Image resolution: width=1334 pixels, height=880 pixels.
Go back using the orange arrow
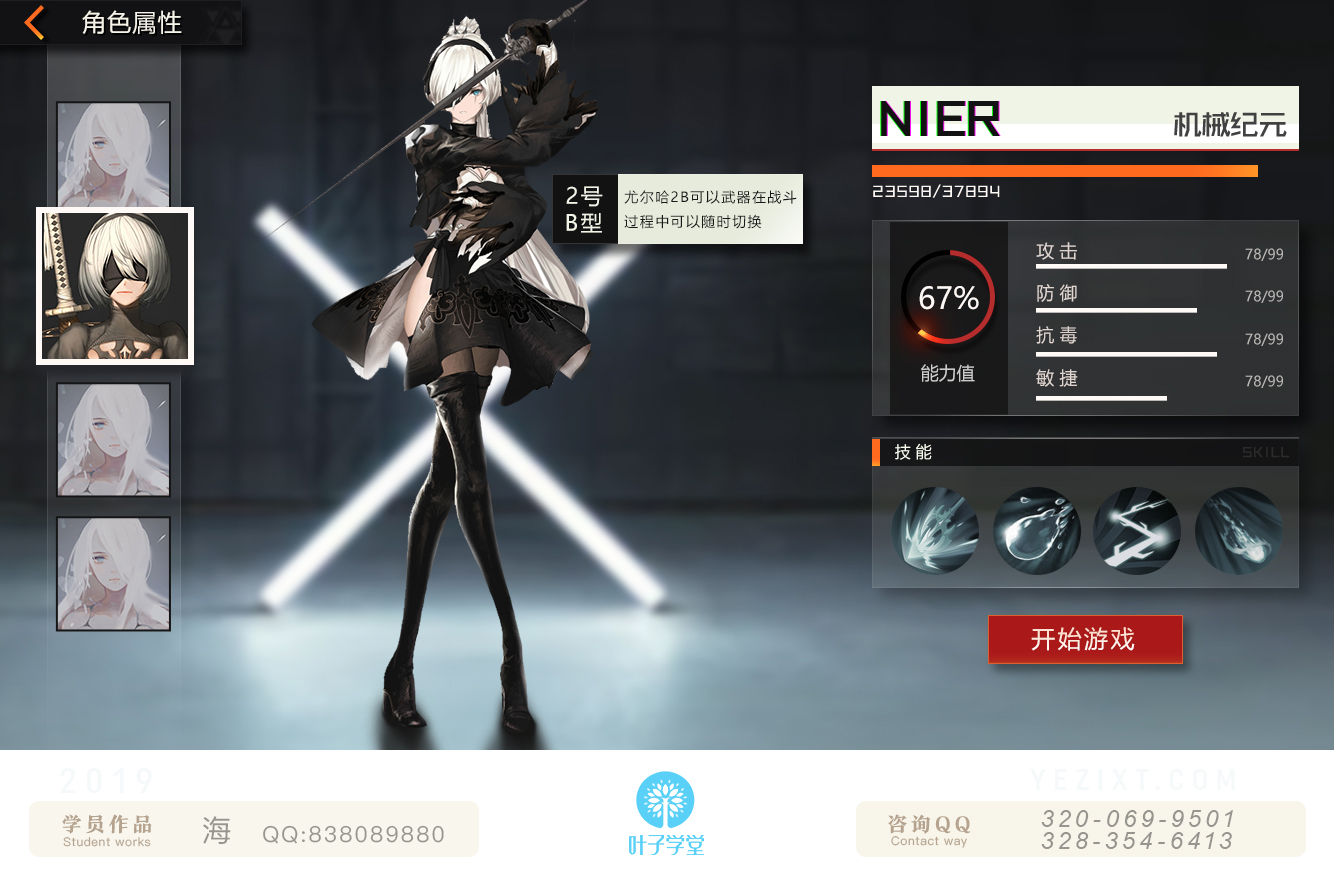35,22
